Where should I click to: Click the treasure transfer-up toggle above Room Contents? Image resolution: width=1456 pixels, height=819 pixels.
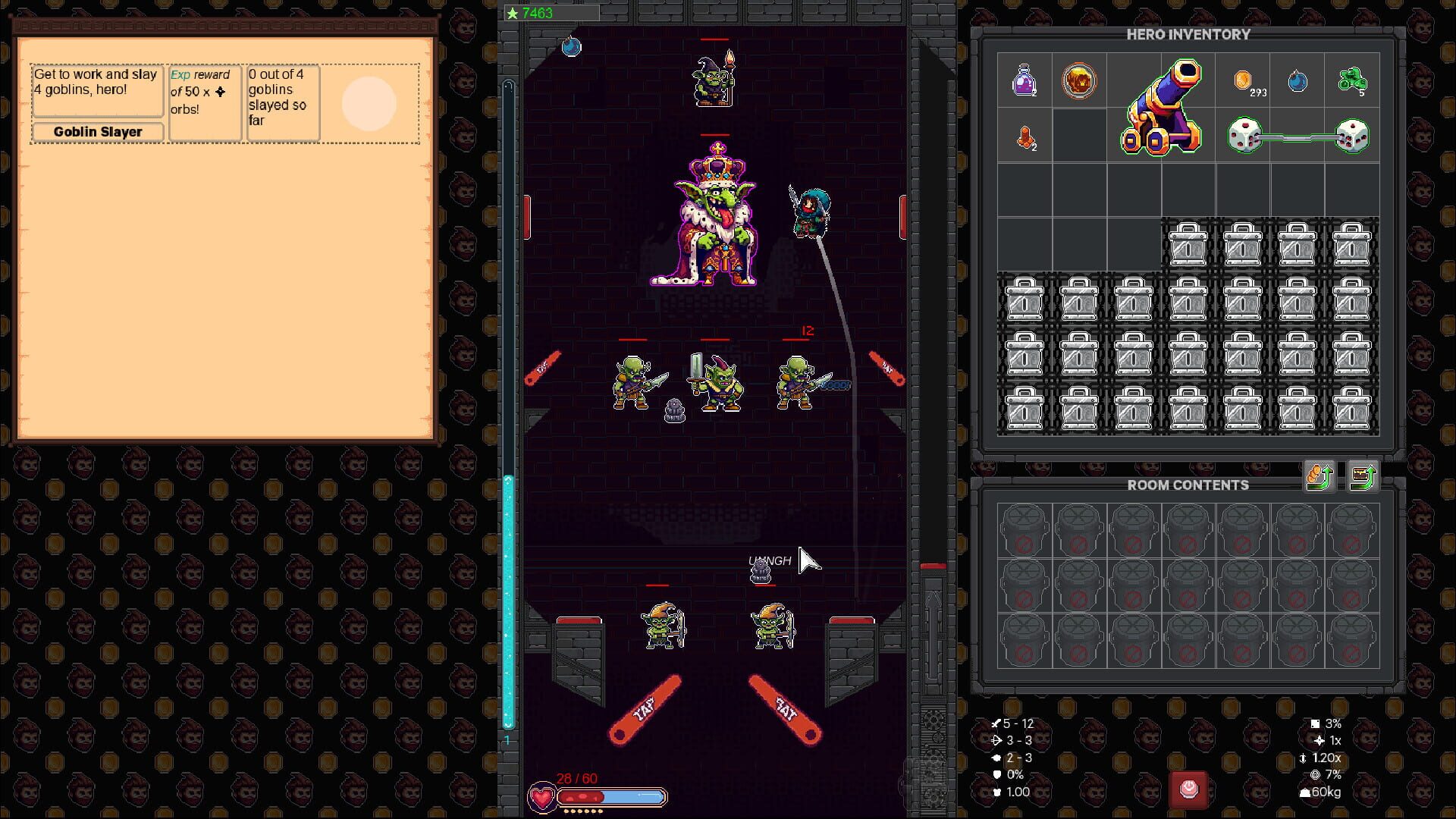(1363, 476)
